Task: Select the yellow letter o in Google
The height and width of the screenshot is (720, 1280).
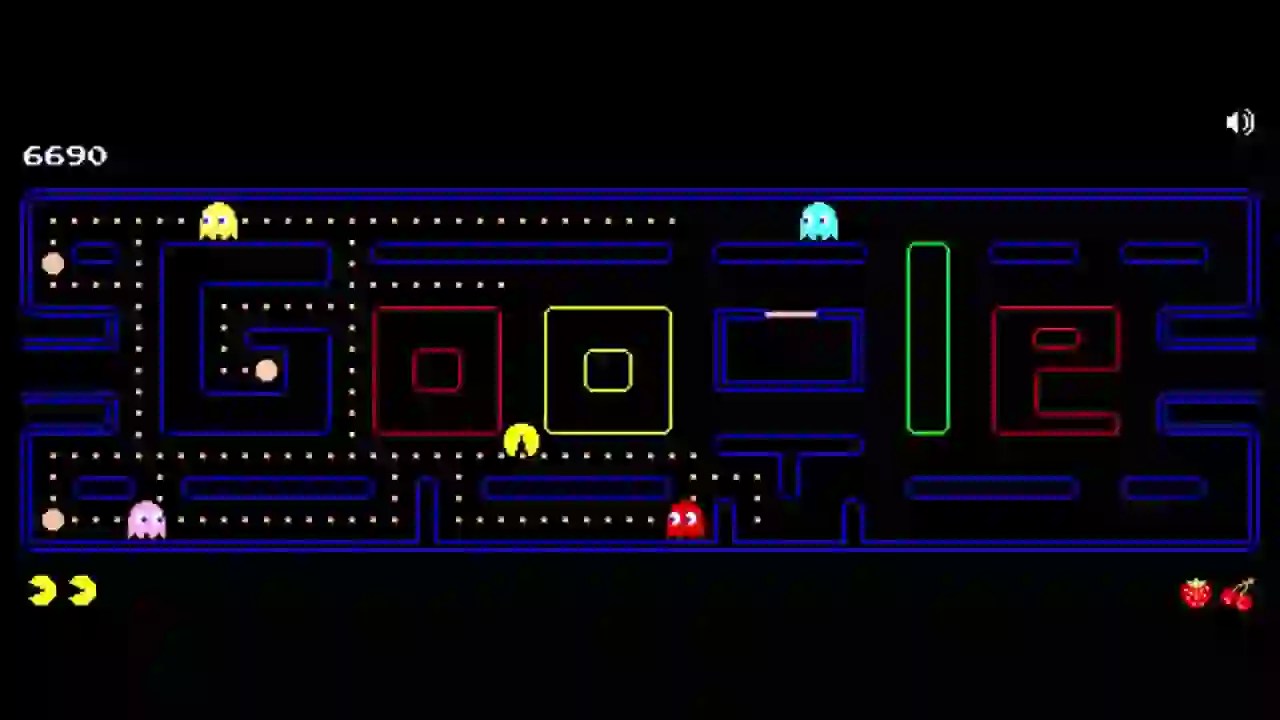Action: 607,371
